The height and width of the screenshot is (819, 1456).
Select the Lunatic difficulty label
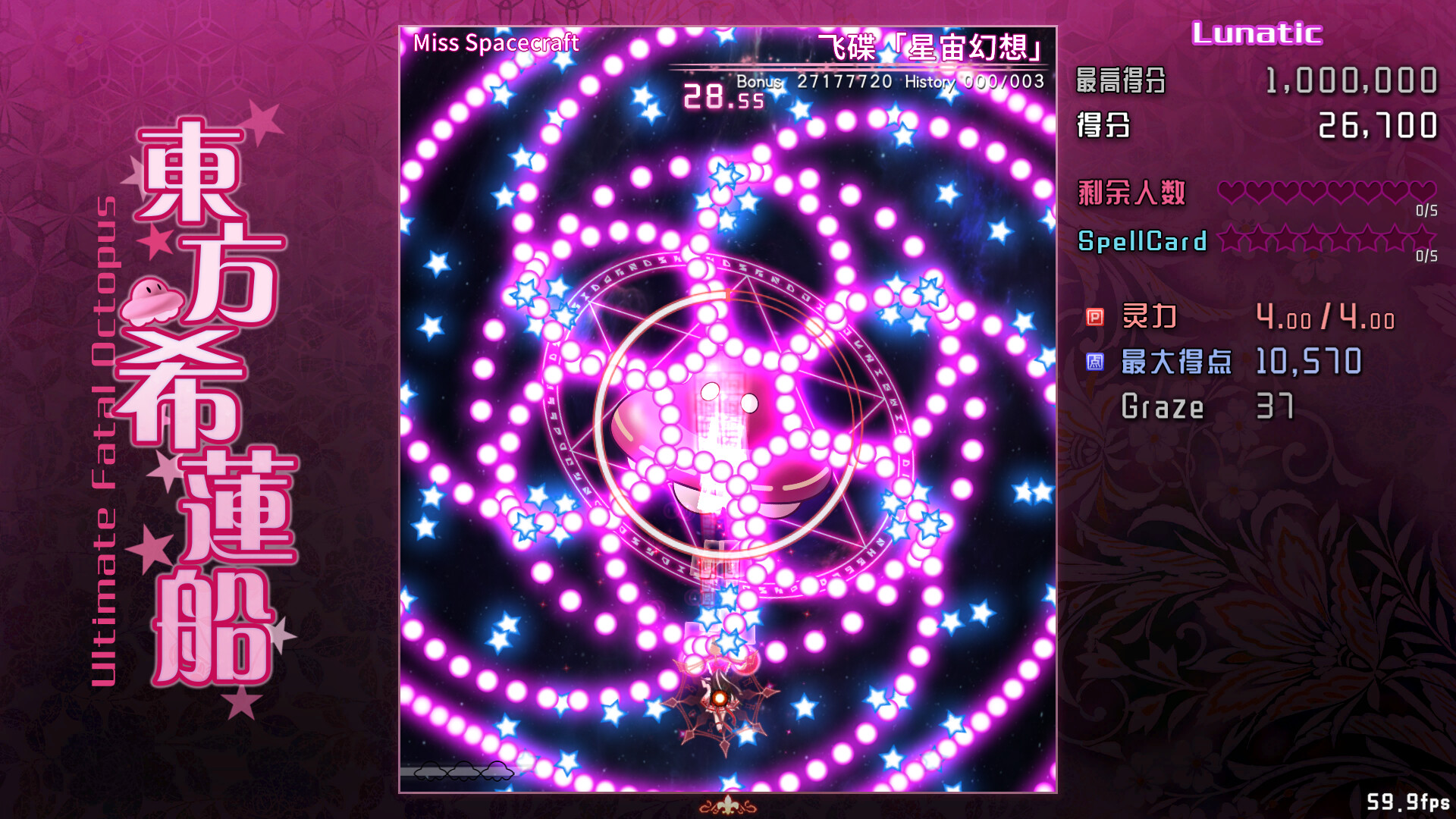tap(1255, 32)
